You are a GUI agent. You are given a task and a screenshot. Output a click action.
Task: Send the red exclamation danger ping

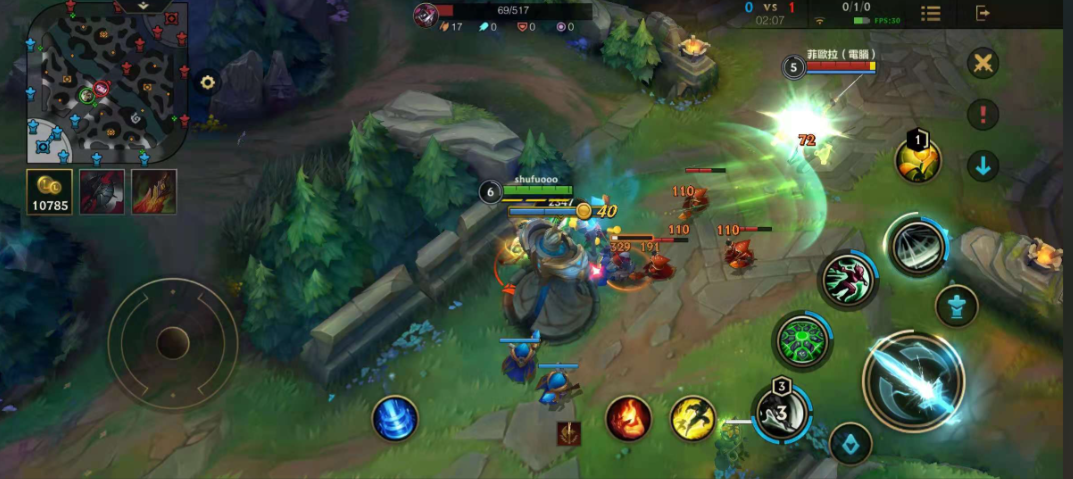[x=983, y=114]
